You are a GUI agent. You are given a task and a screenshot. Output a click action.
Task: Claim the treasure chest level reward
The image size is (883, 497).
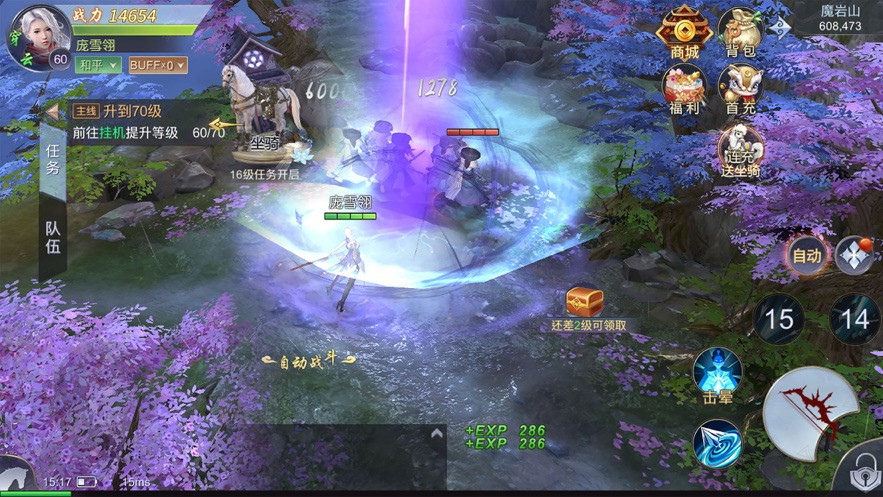(x=585, y=301)
